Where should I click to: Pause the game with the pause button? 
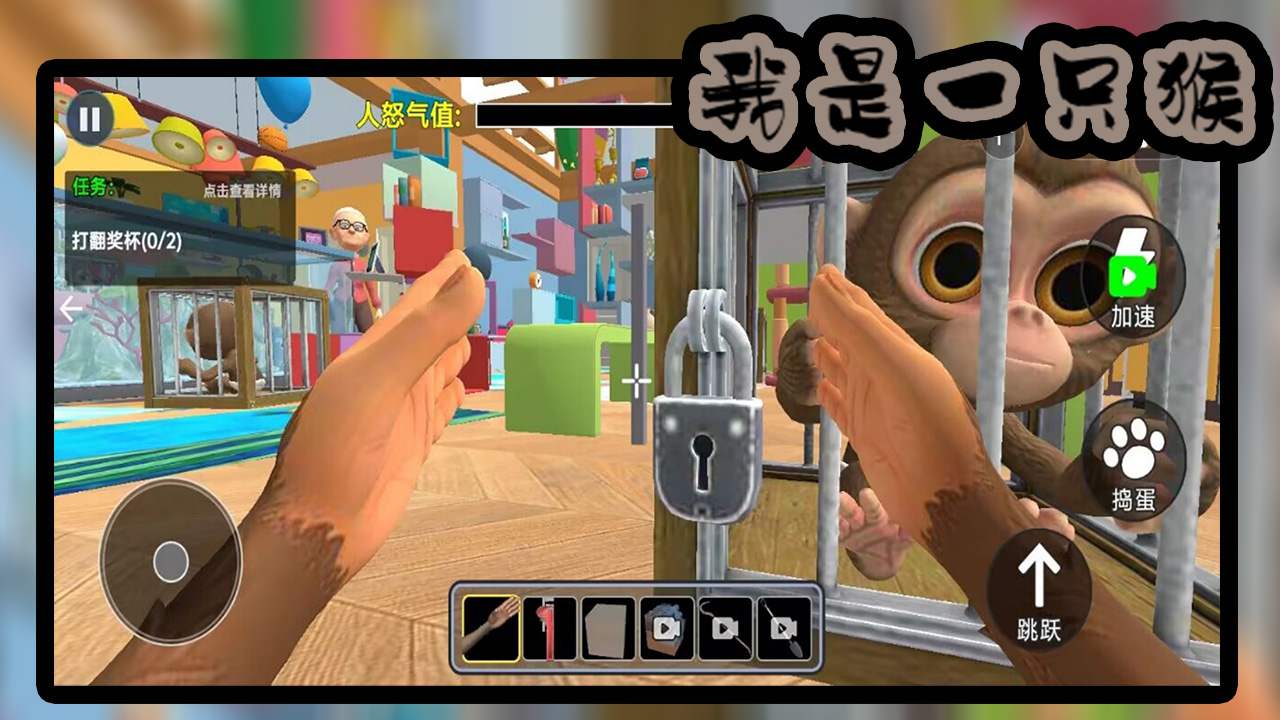click(x=90, y=120)
